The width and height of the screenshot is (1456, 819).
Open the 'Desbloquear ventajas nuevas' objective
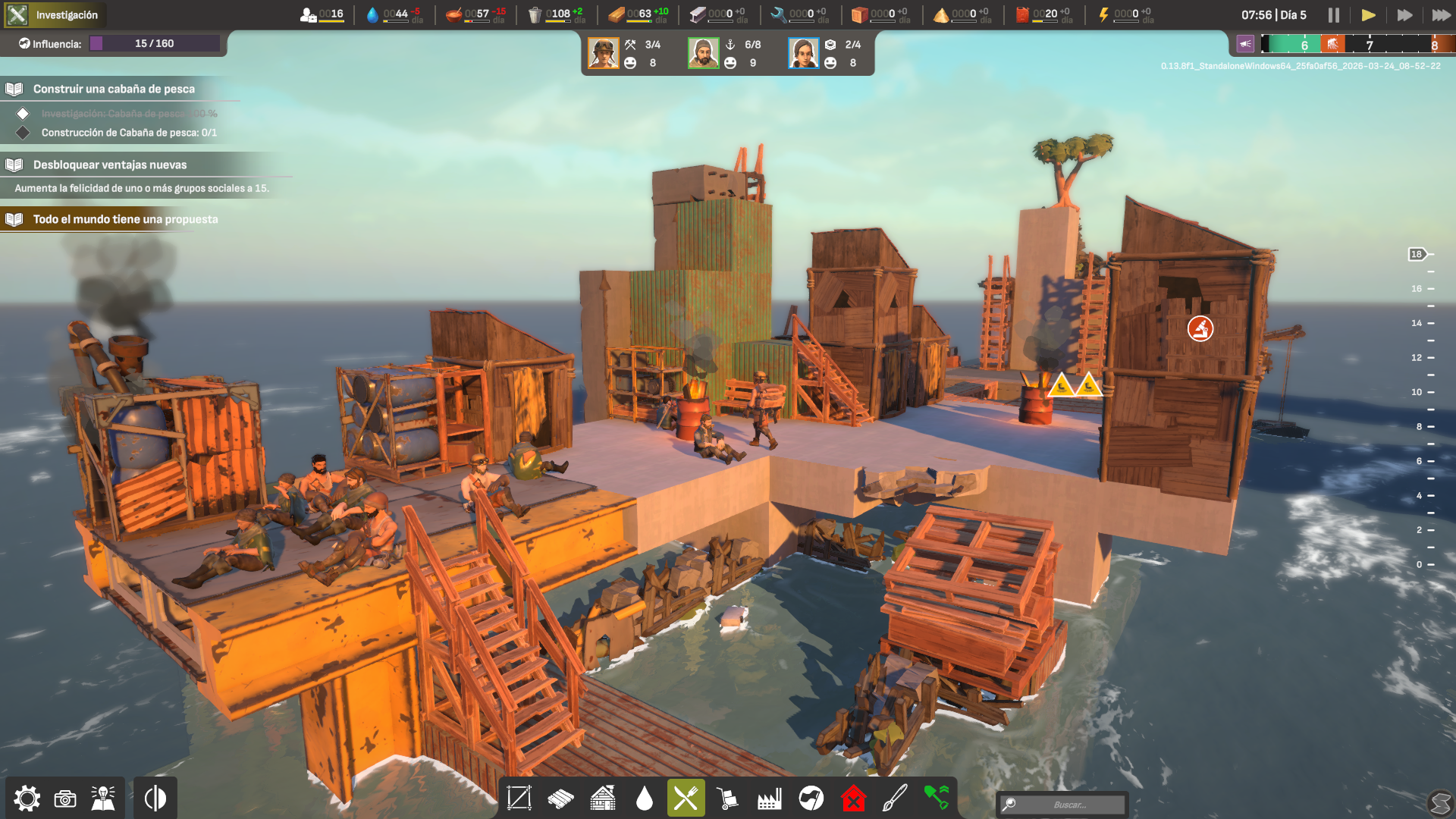coord(110,165)
